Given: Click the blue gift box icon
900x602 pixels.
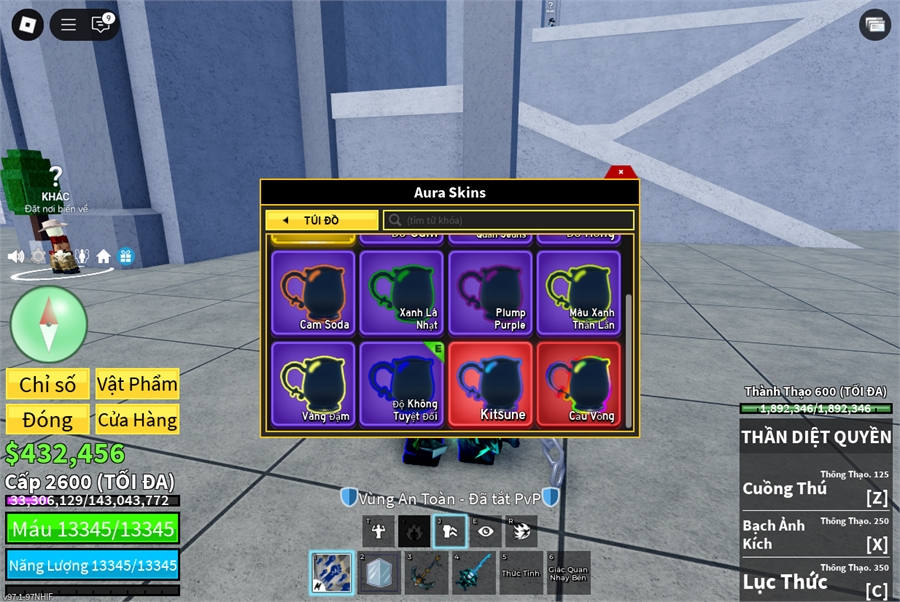Looking at the screenshot, I should [x=125, y=257].
